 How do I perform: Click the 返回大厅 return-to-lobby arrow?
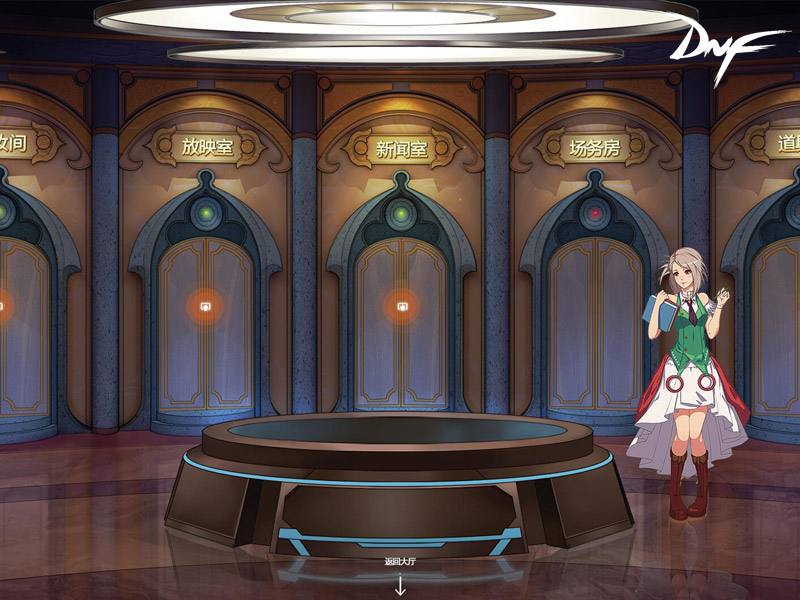click(400, 582)
